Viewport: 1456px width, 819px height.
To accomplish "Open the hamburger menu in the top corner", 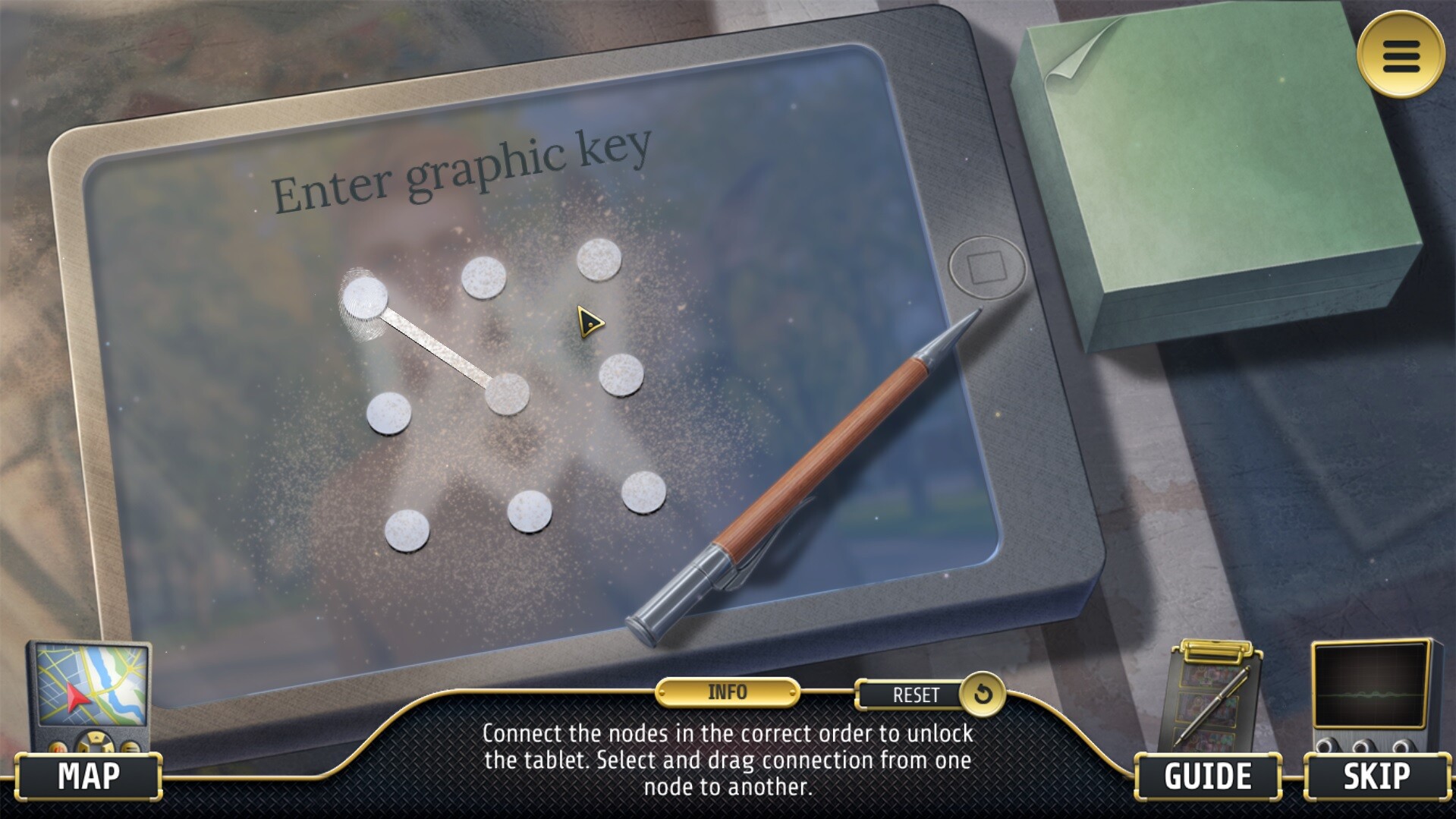I will pos(1402,57).
